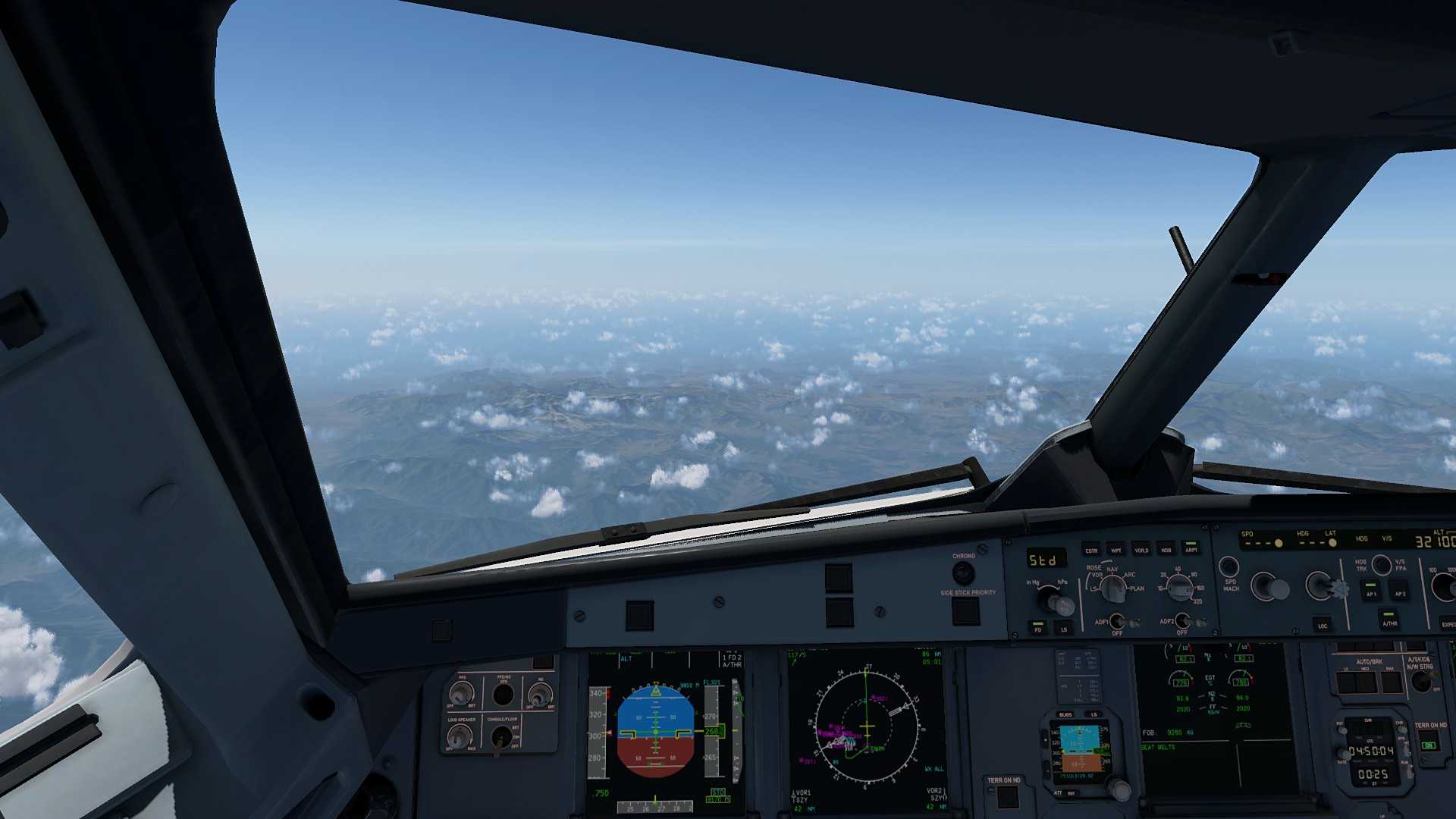Disengage autopilot with the AP1 button
This screenshot has height=819, width=1456.
tap(1370, 589)
